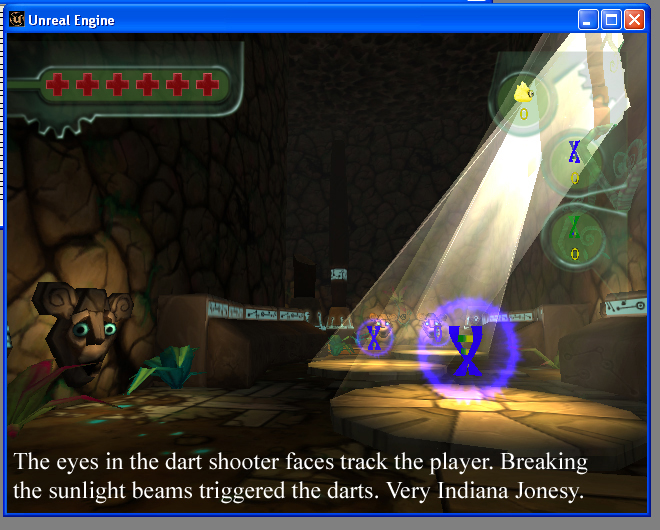Minimize the Unreal Engine window
This screenshot has width=660, height=530.
(x=589, y=19)
